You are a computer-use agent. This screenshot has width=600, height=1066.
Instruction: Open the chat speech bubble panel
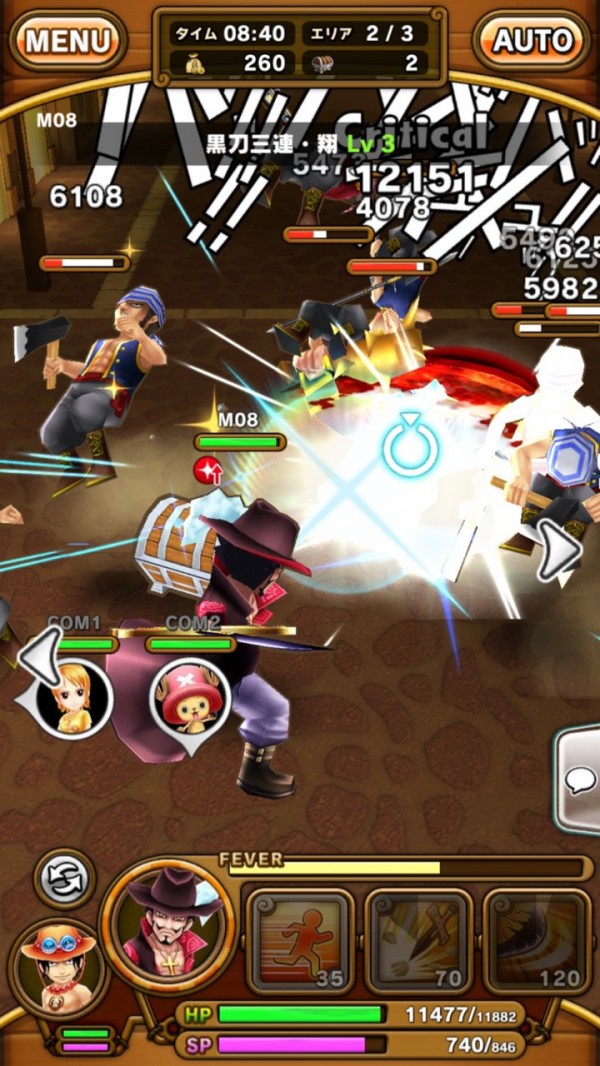(580, 779)
